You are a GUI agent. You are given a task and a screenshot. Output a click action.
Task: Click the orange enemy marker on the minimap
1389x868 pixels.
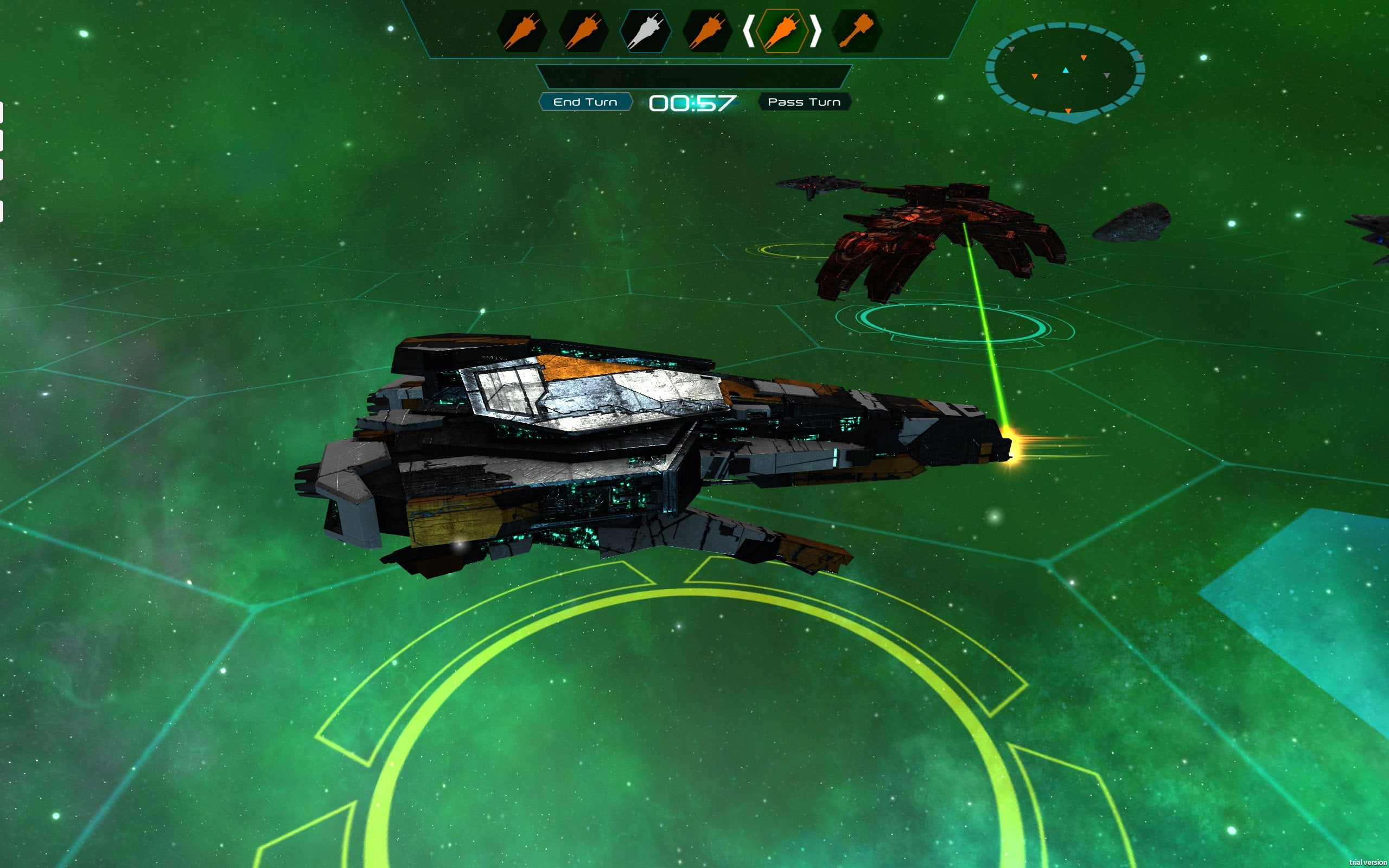click(1084, 58)
